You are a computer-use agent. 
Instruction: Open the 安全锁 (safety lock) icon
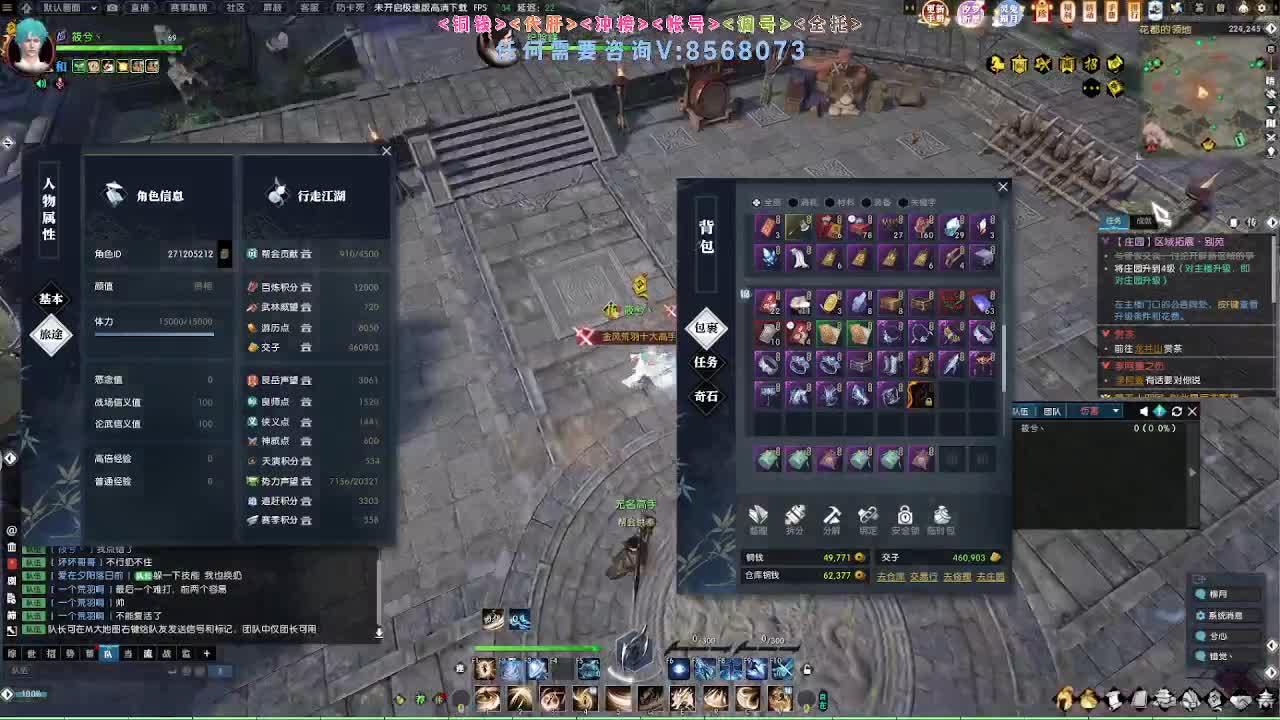(x=905, y=514)
